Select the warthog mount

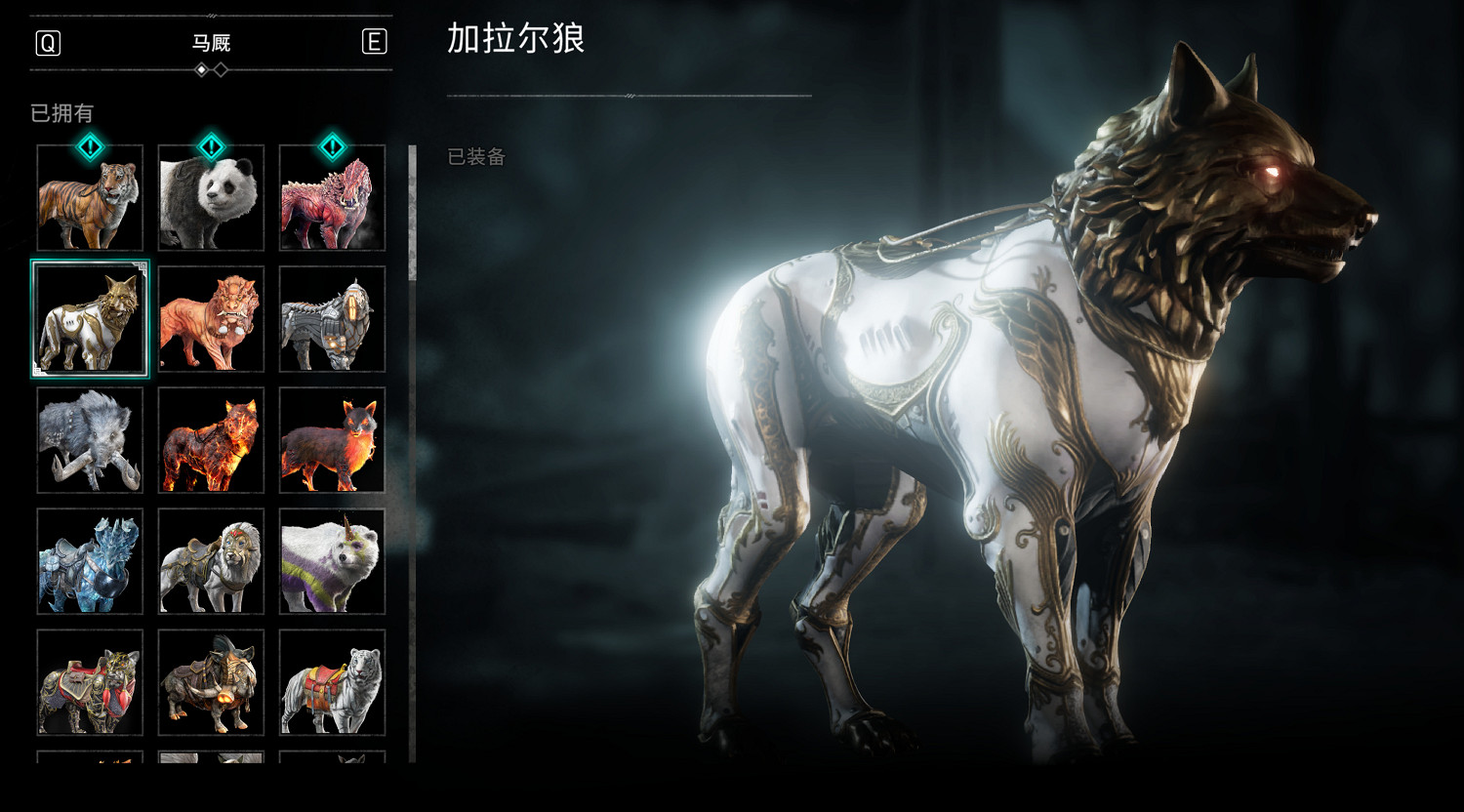click(211, 683)
